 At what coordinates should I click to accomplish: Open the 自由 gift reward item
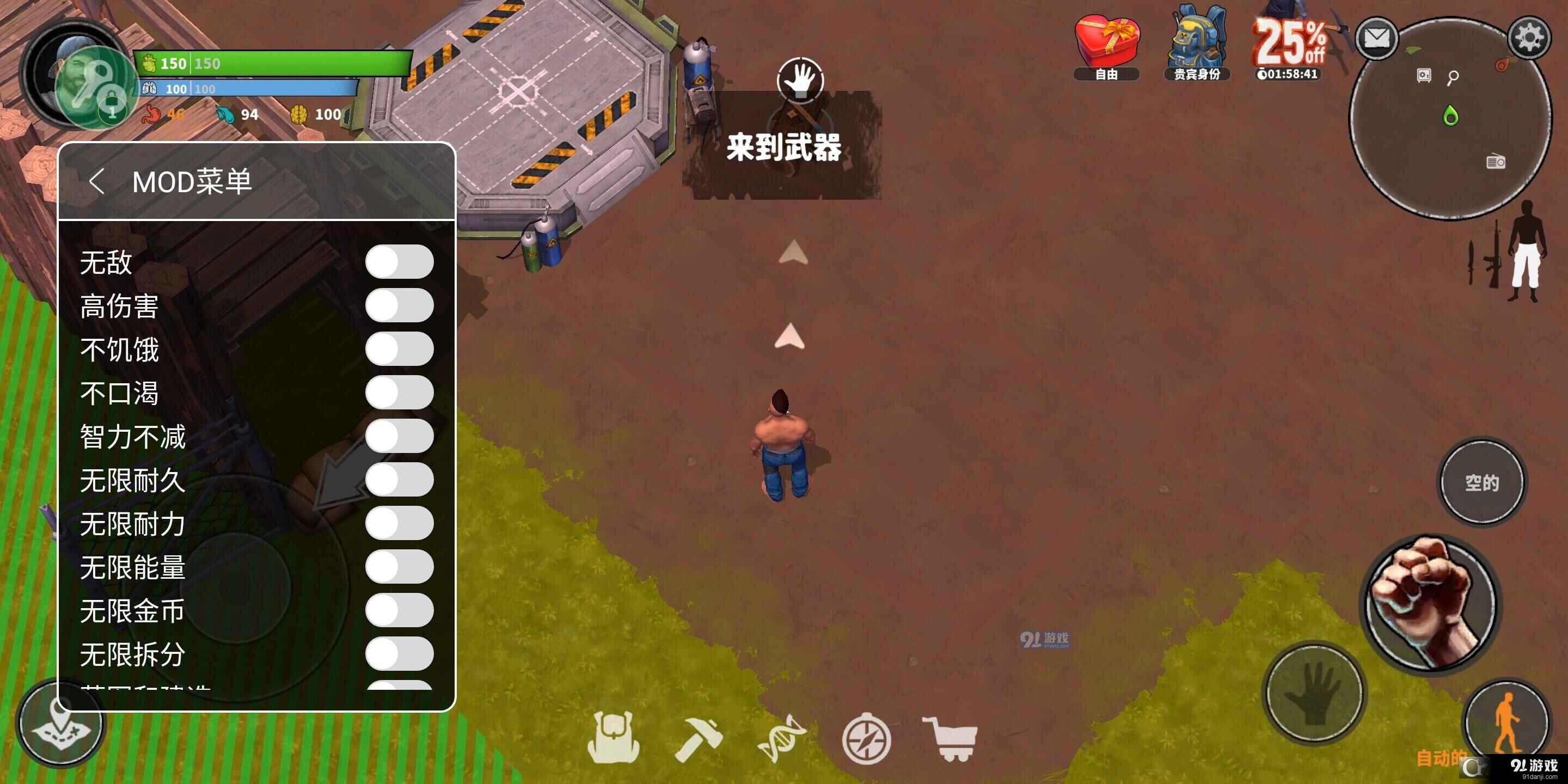point(1107,46)
